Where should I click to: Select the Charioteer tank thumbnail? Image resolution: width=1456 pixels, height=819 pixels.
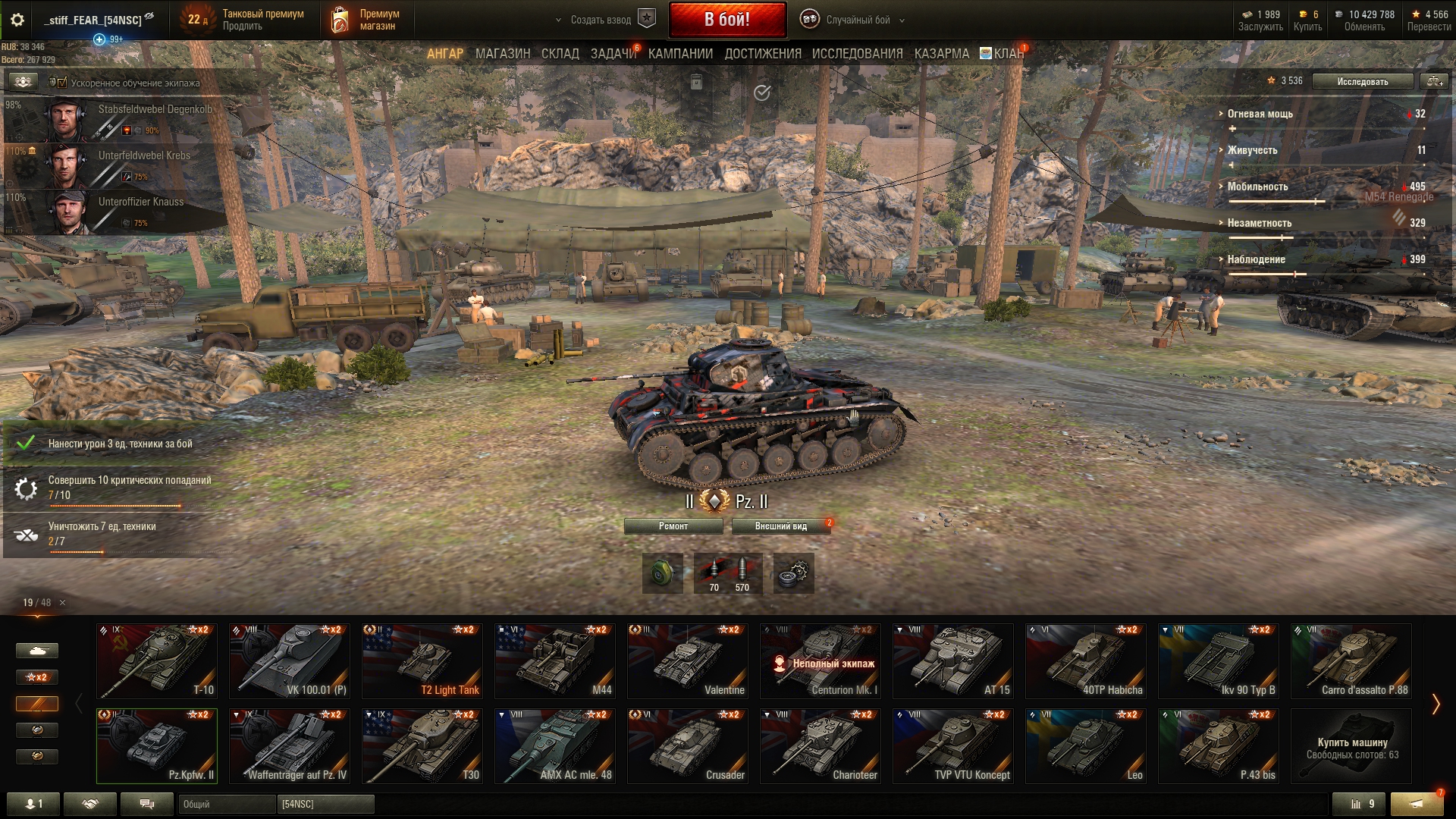[820, 745]
